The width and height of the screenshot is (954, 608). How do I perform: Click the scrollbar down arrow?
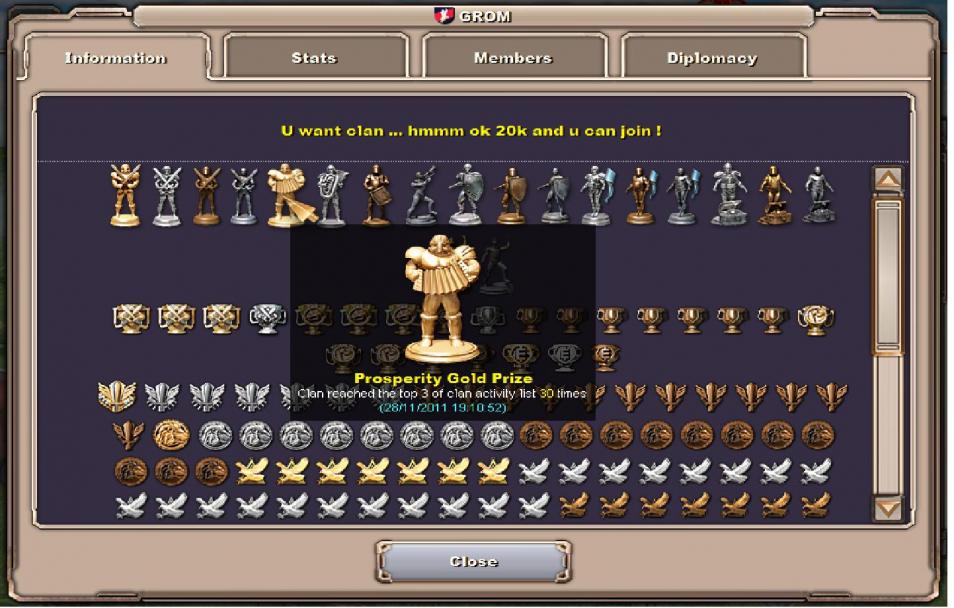click(887, 508)
